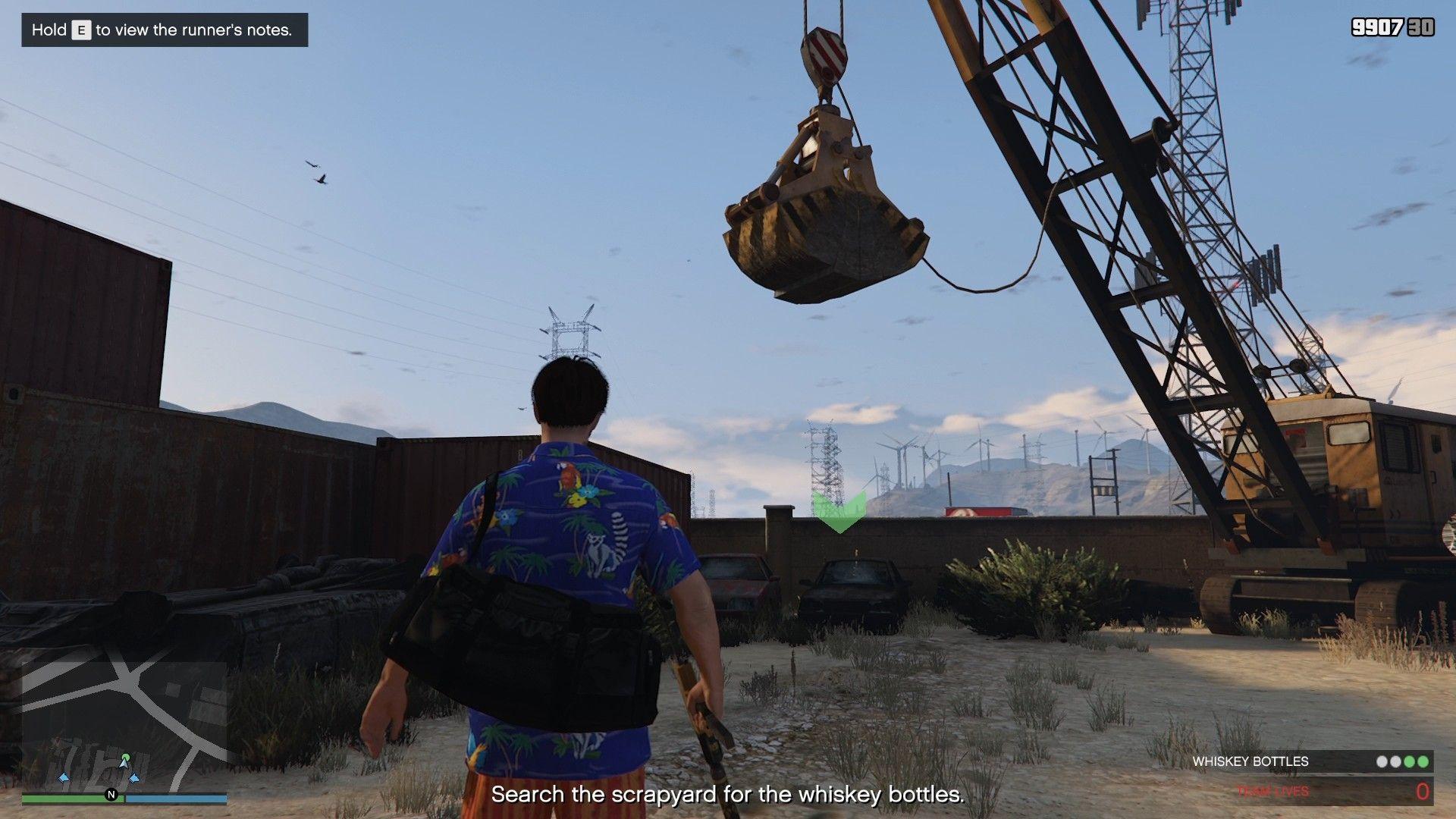Image resolution: width=1456 pixels, height=819 pixels.
Task: Click the green objective dot on minimap
Action: (126, 755)
